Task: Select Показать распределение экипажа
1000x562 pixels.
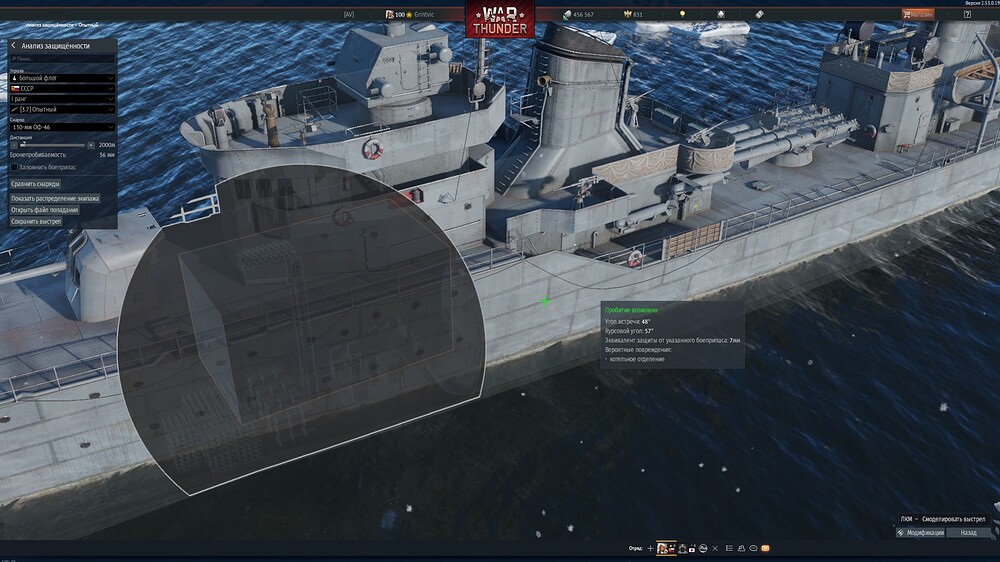Action: [55, 198]
